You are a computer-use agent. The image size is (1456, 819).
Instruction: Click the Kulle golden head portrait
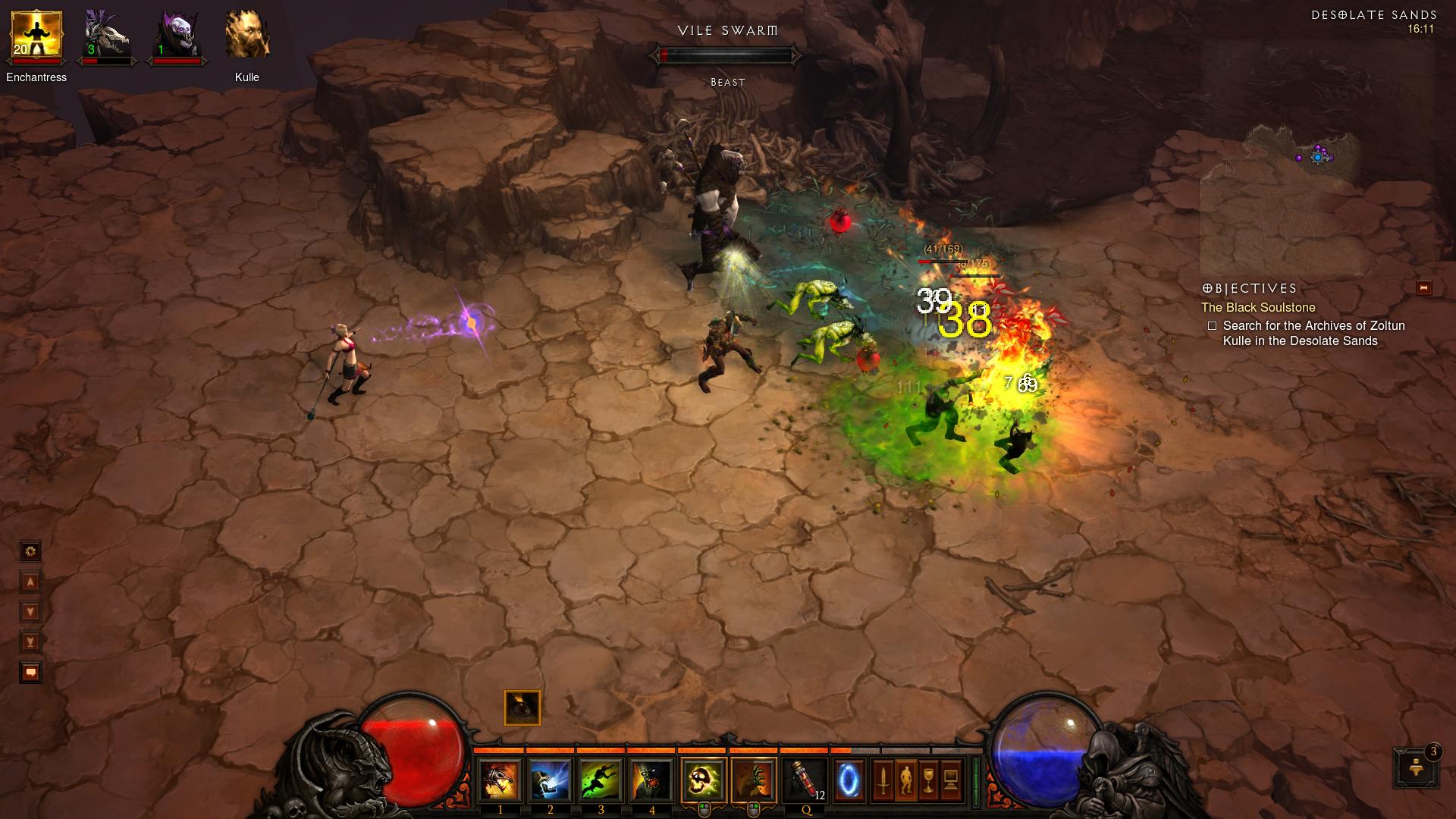[247, 36]
